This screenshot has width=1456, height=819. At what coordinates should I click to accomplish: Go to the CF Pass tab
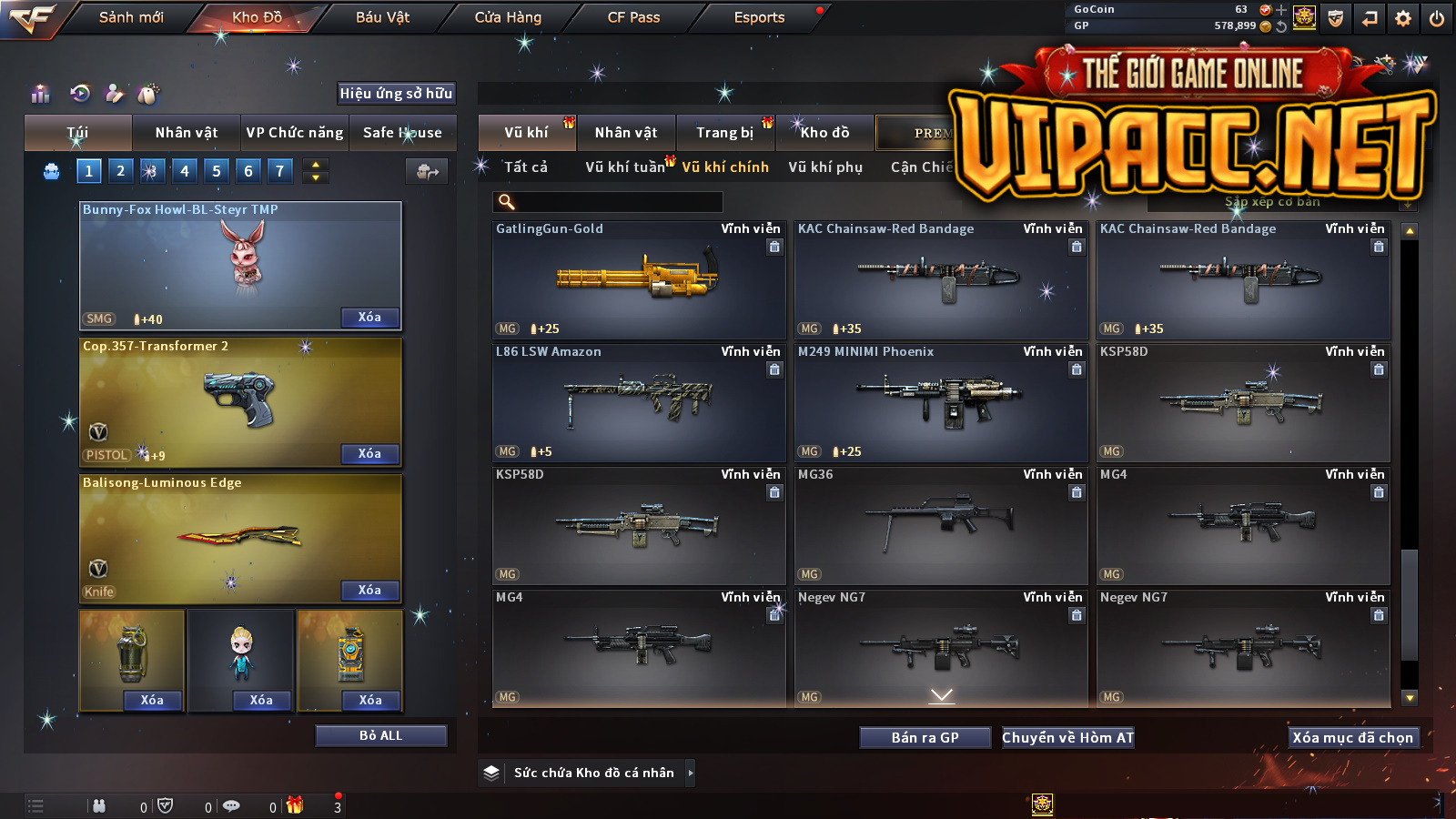pyautogui.click(x=633, y=17)
